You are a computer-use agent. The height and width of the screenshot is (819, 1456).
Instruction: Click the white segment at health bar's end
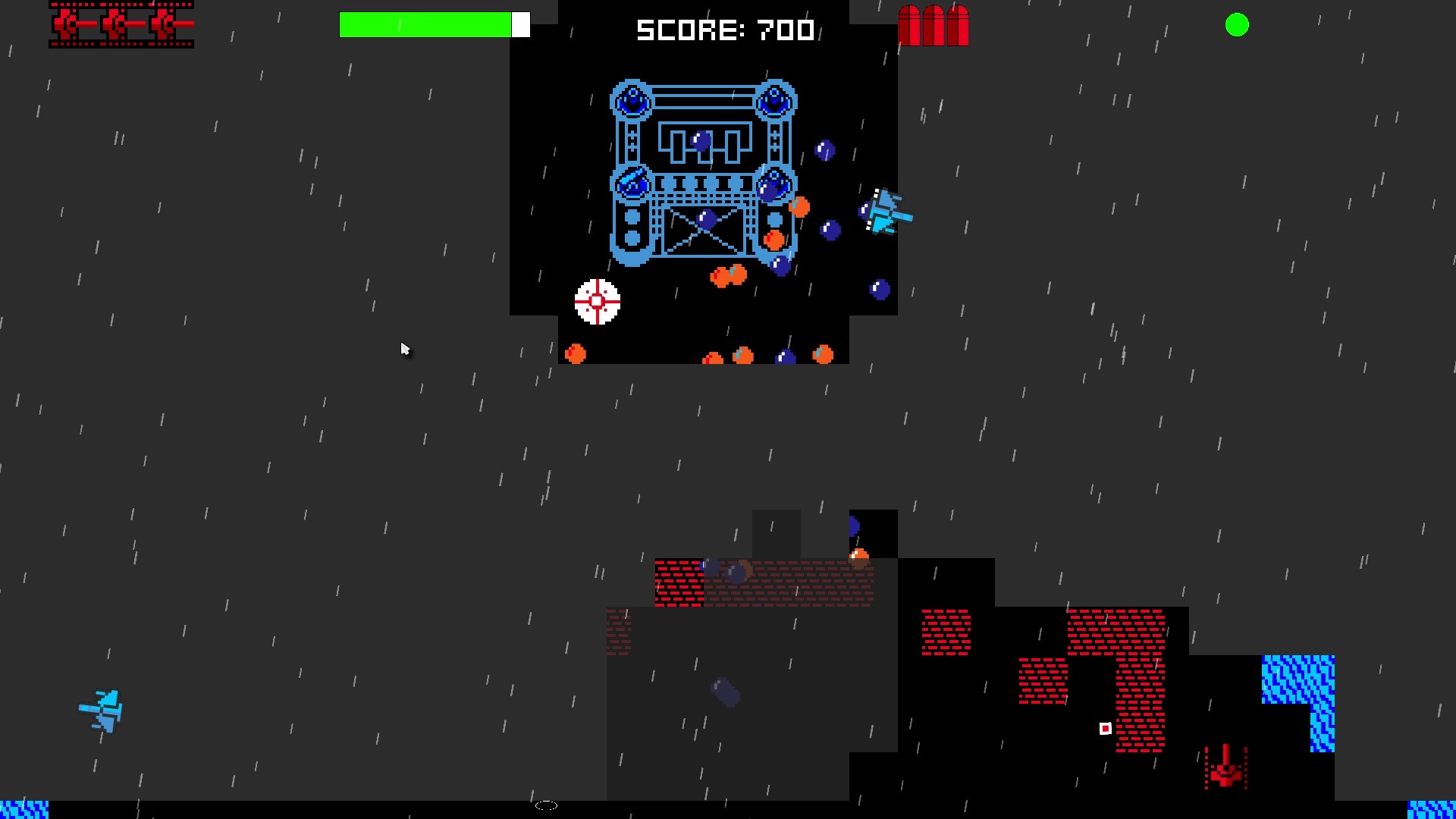point(522,25)
